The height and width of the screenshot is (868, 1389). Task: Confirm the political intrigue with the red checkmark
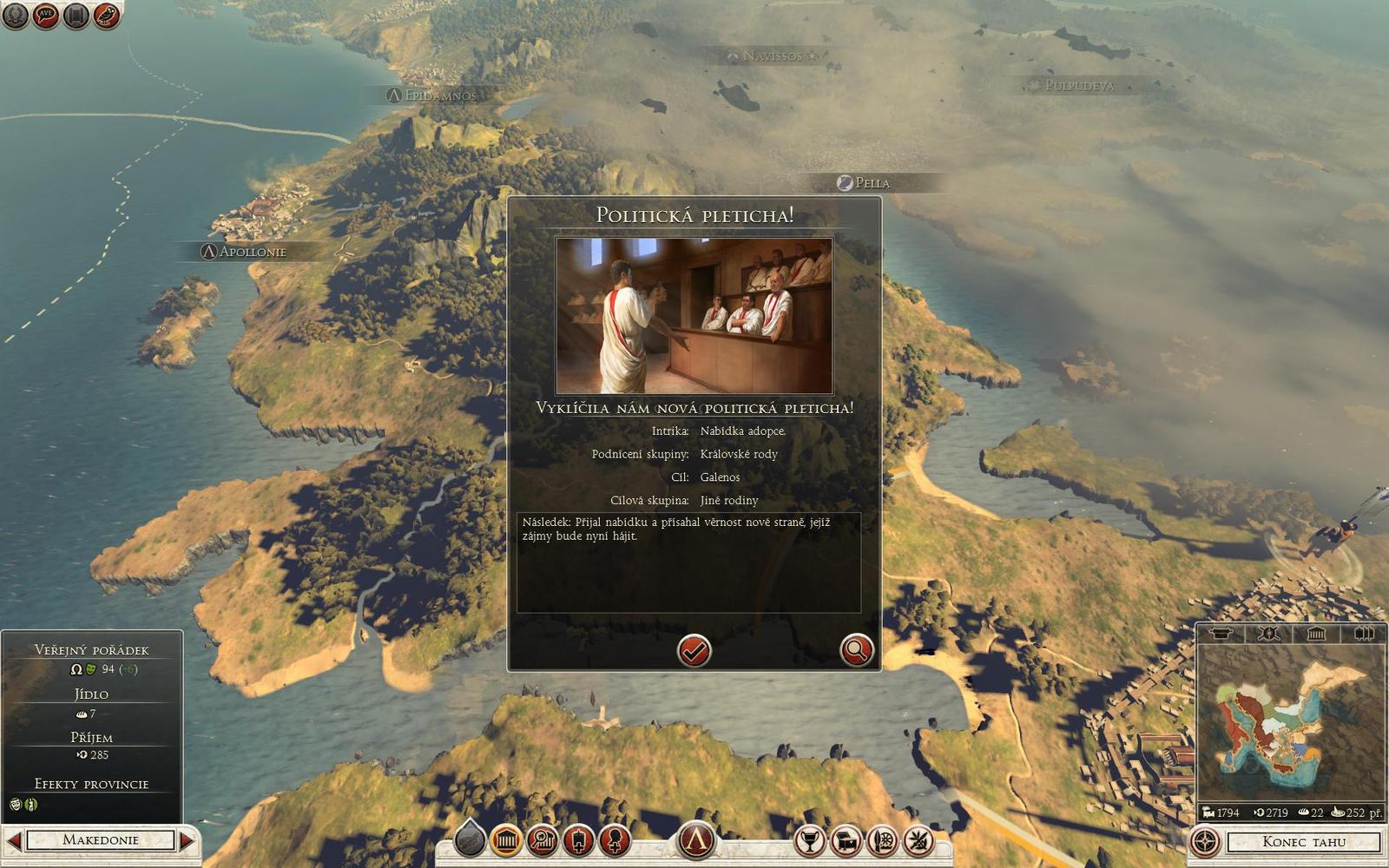[x=694, y=650]
